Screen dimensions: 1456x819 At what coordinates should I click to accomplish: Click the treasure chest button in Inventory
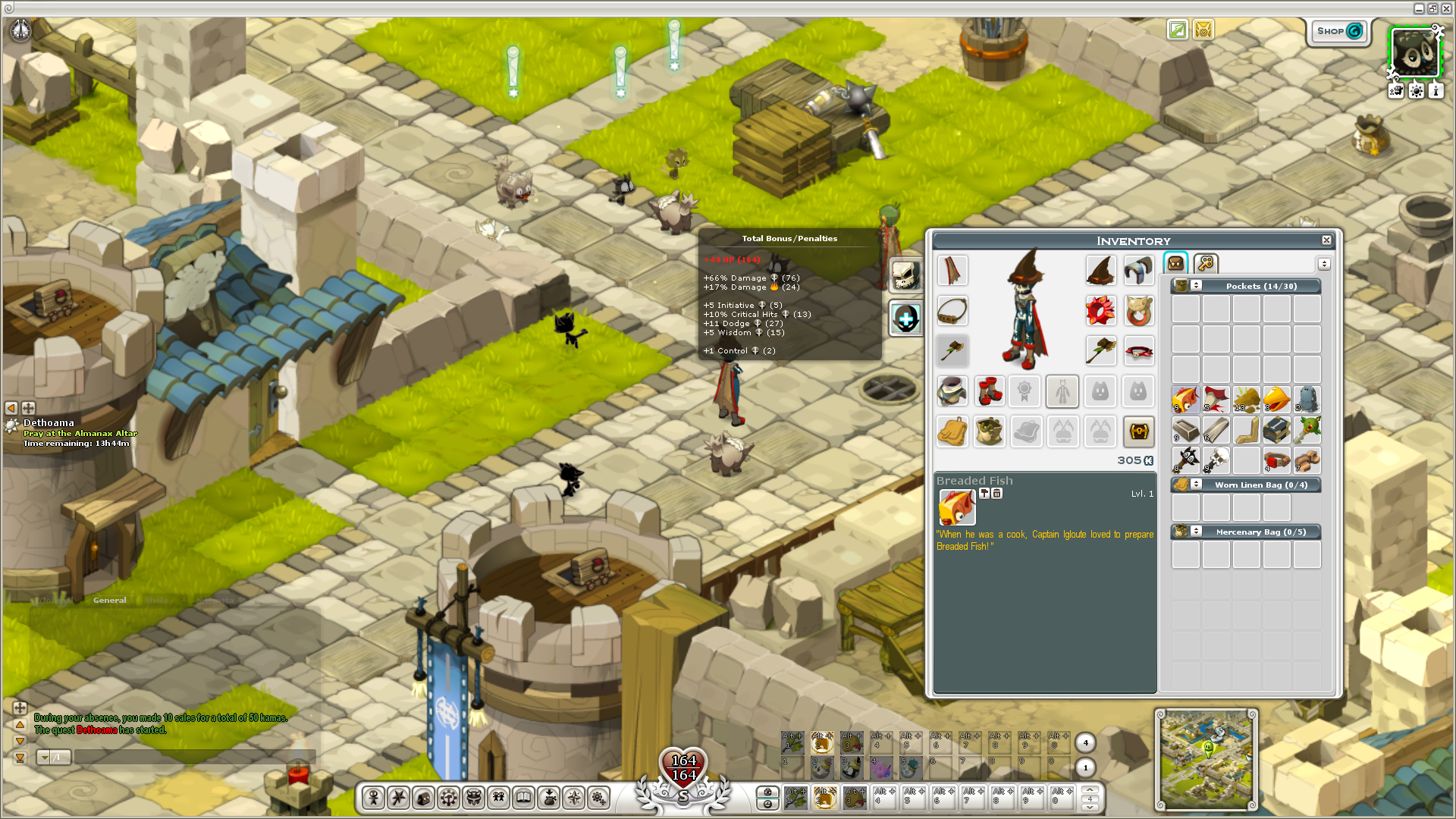[1138, 431]
